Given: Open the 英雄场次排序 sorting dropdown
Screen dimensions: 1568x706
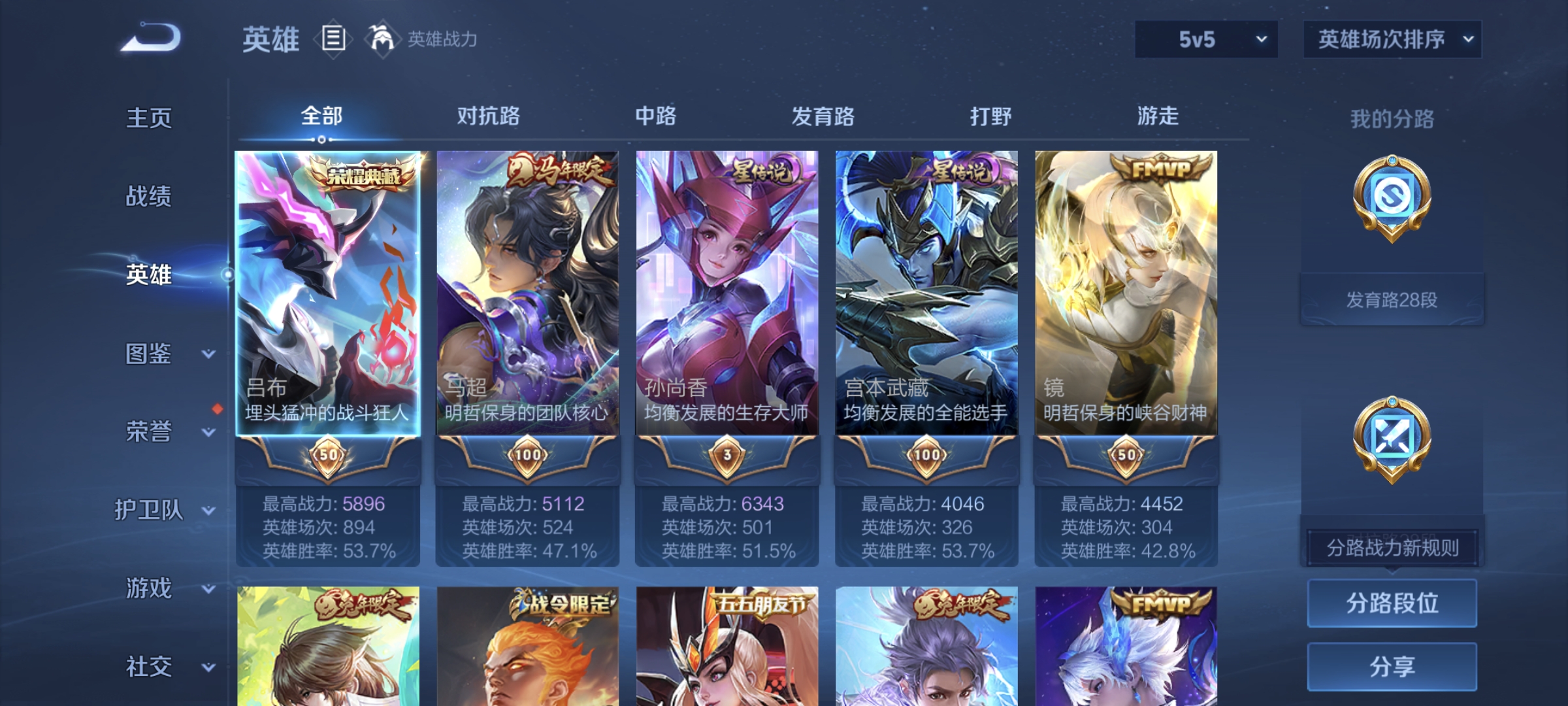Looking at the screenshot, I should 1392,39.
